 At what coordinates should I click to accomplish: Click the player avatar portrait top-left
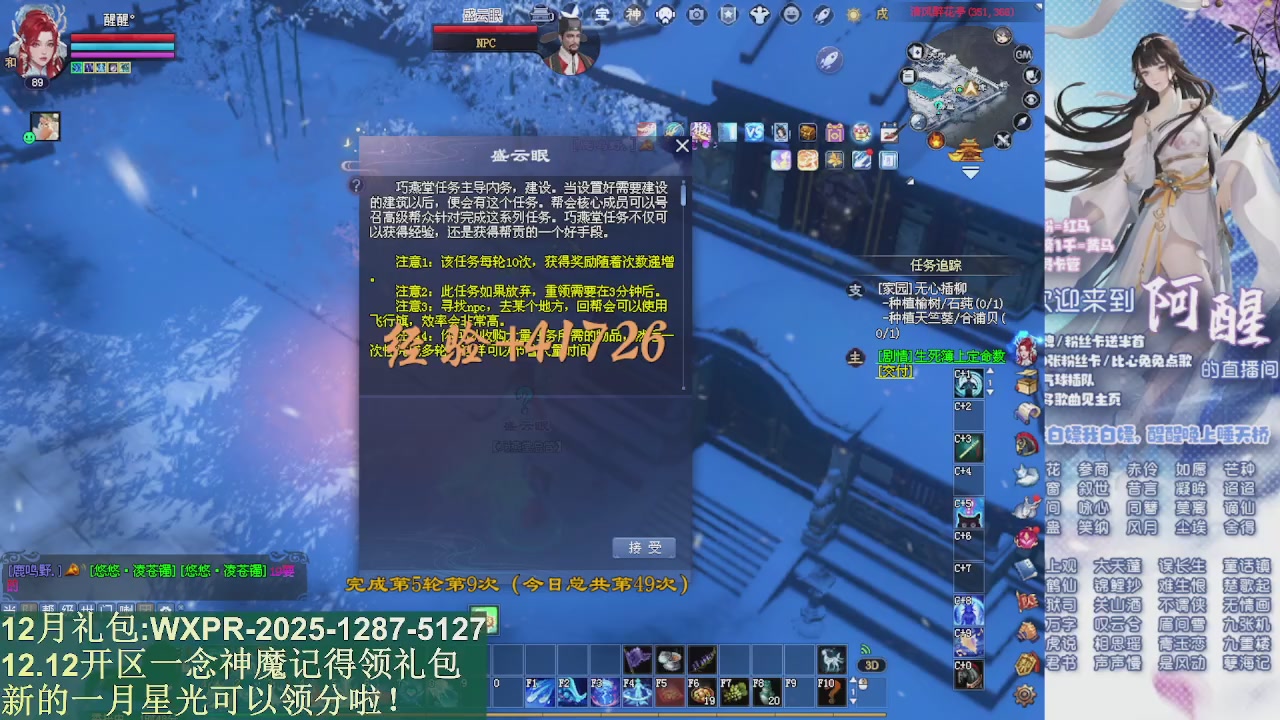point(37,42)
